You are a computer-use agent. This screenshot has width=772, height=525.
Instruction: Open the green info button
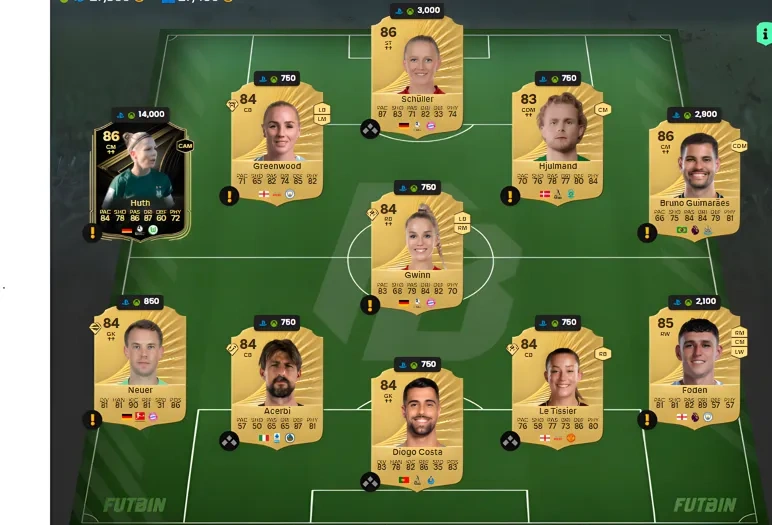(x=763, y=33)
